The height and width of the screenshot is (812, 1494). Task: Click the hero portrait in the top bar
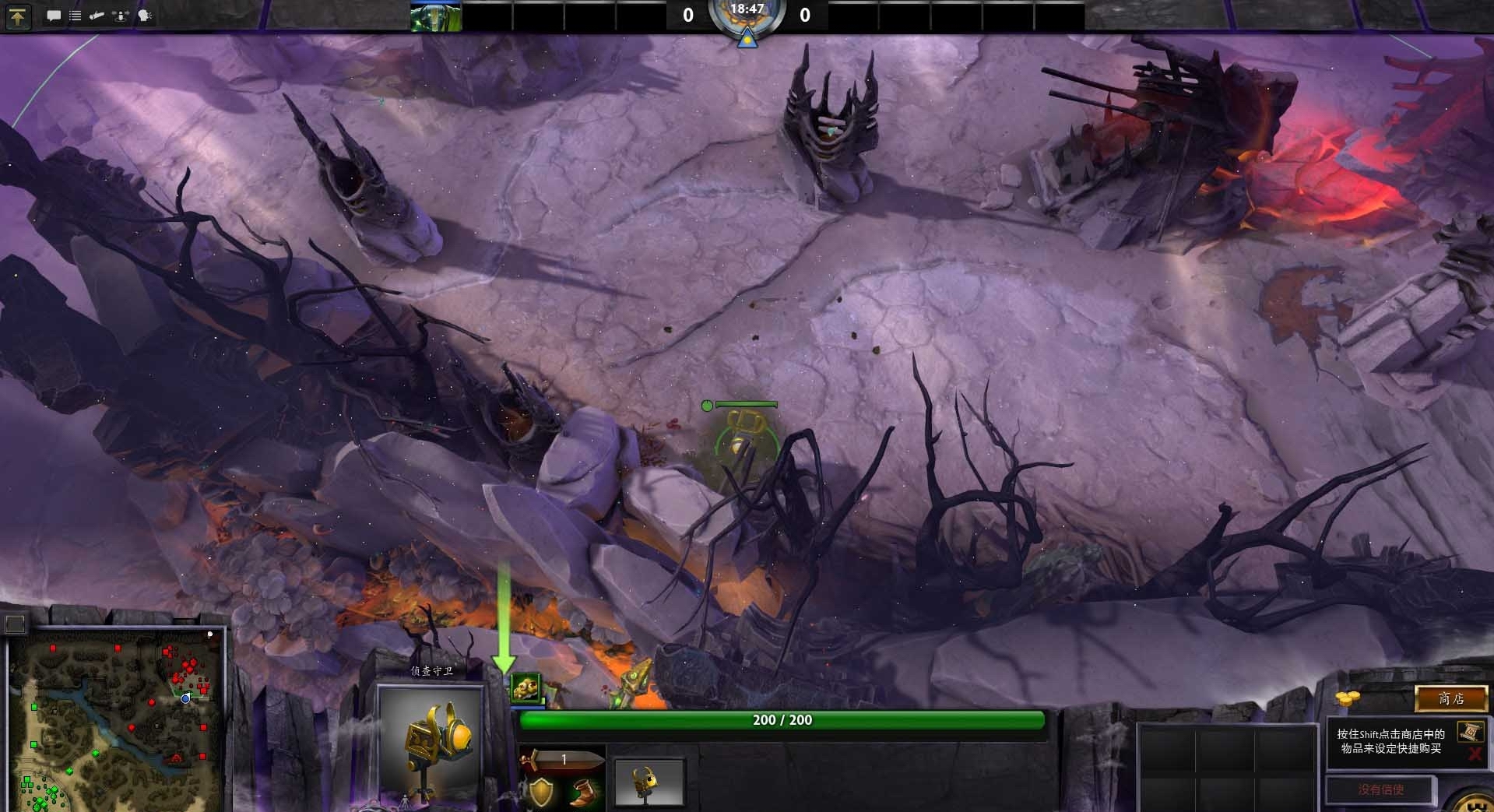point(436,16)
